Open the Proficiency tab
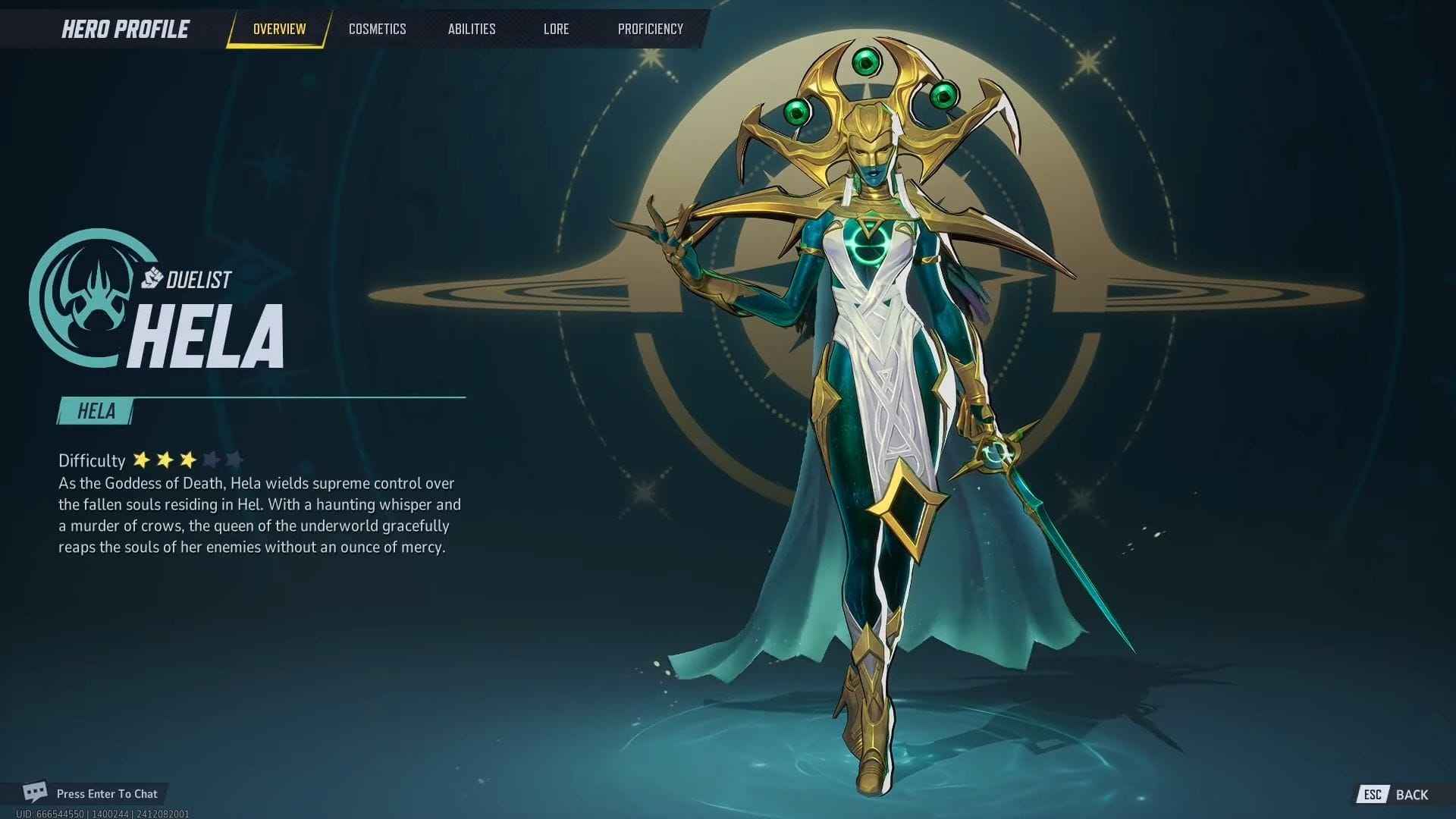Viewport: 1456px width, 819px height. click(649, 29)
